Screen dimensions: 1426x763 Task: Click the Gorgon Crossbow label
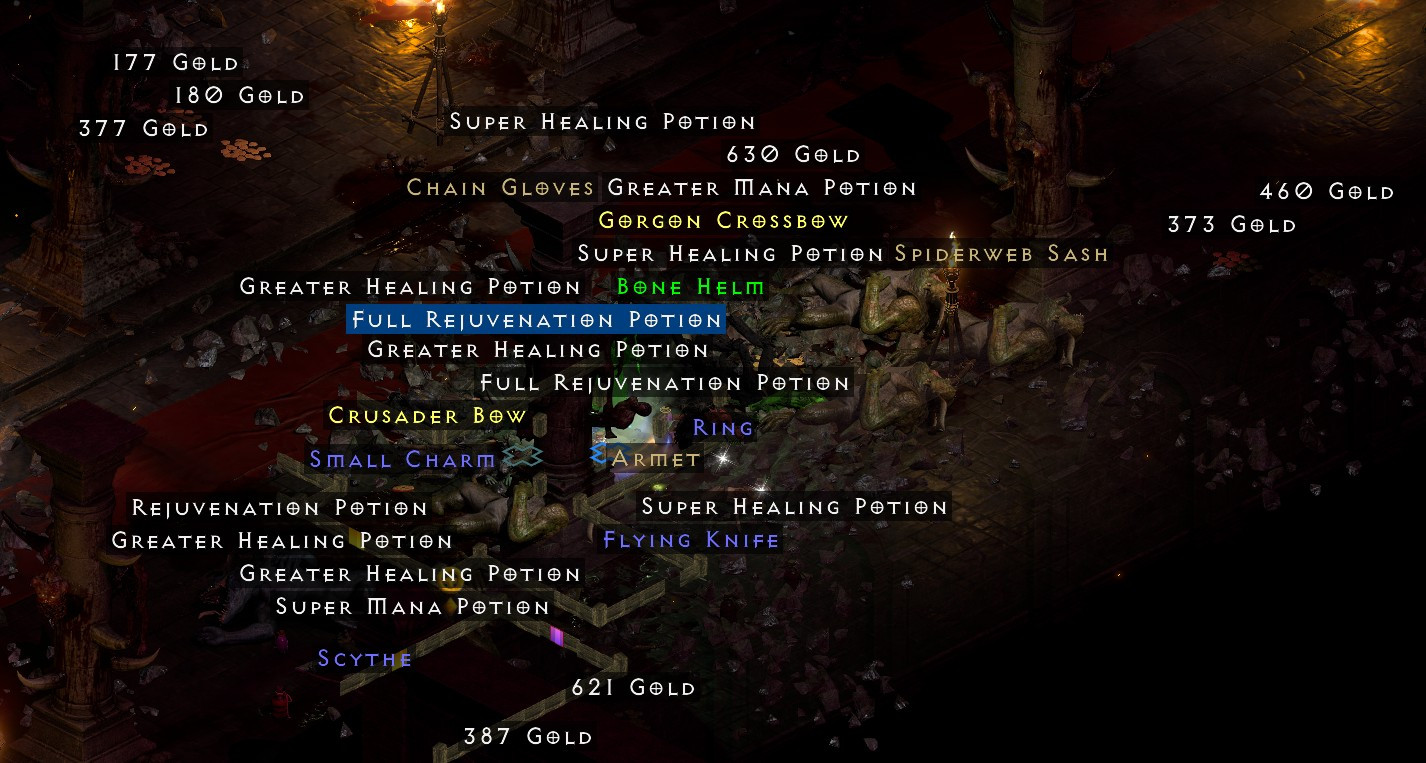723,220
